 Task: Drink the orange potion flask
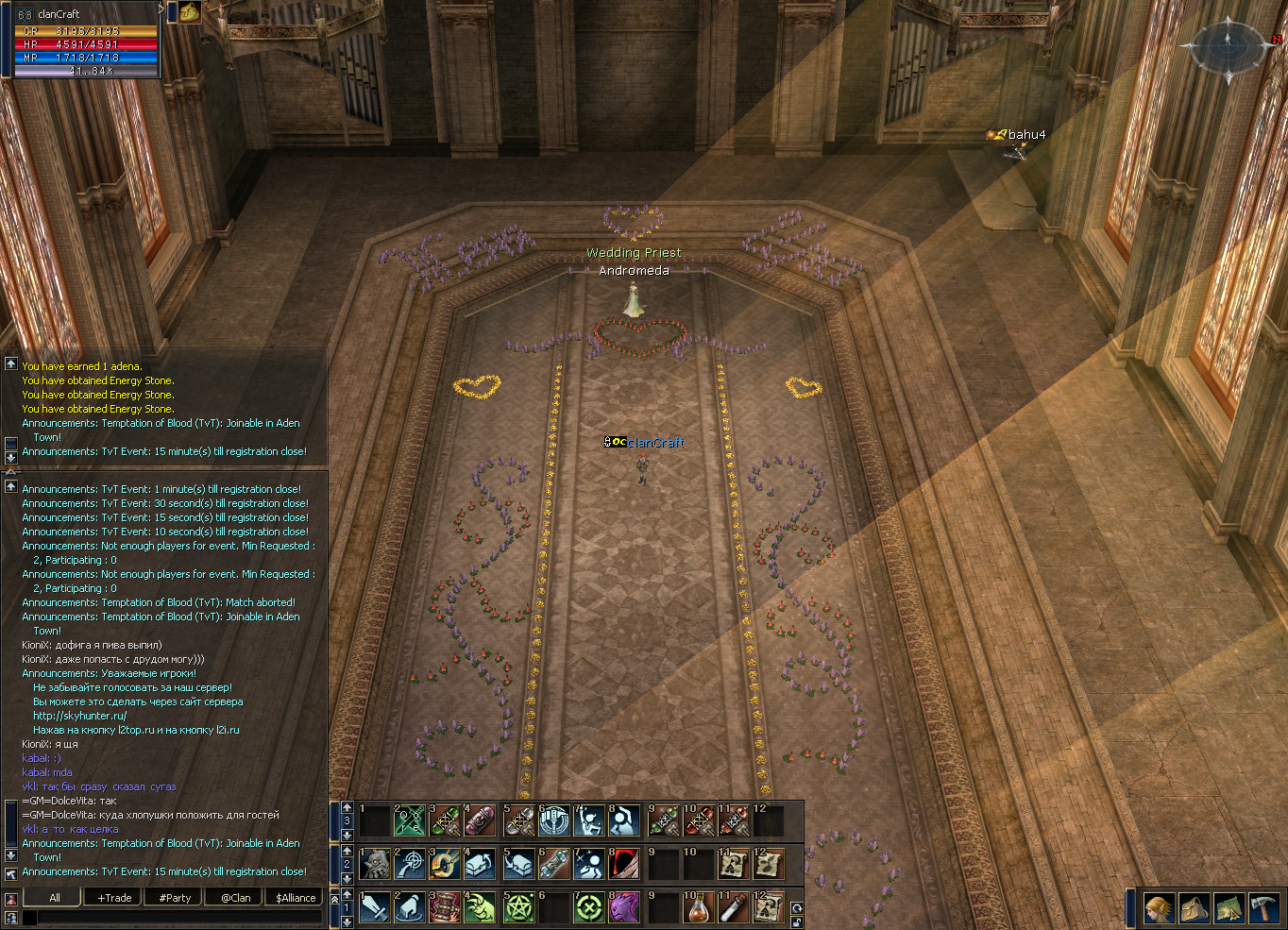point(698,908)
